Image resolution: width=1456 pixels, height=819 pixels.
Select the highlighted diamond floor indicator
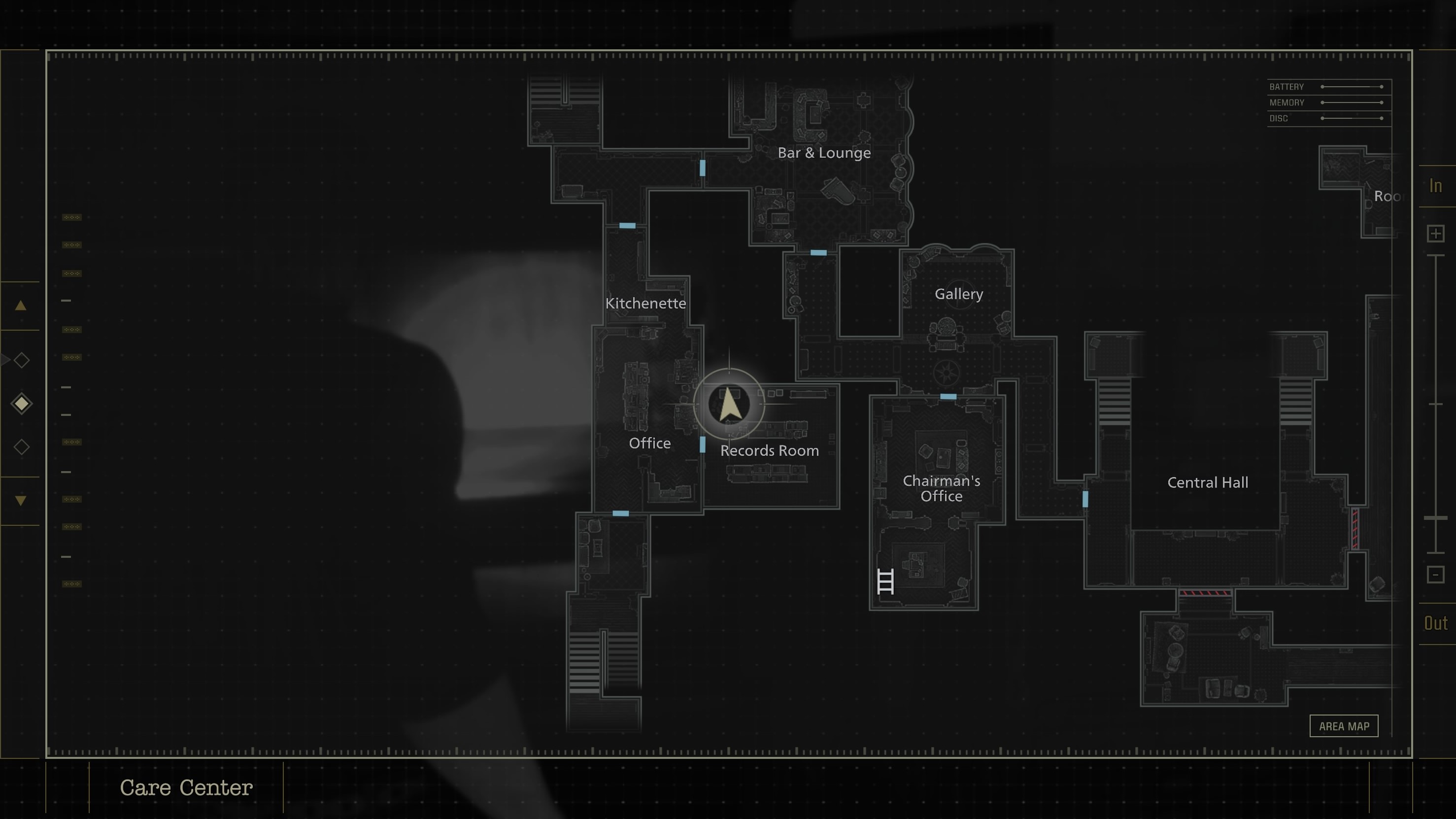pyautogui.click(x=22, y=403)
